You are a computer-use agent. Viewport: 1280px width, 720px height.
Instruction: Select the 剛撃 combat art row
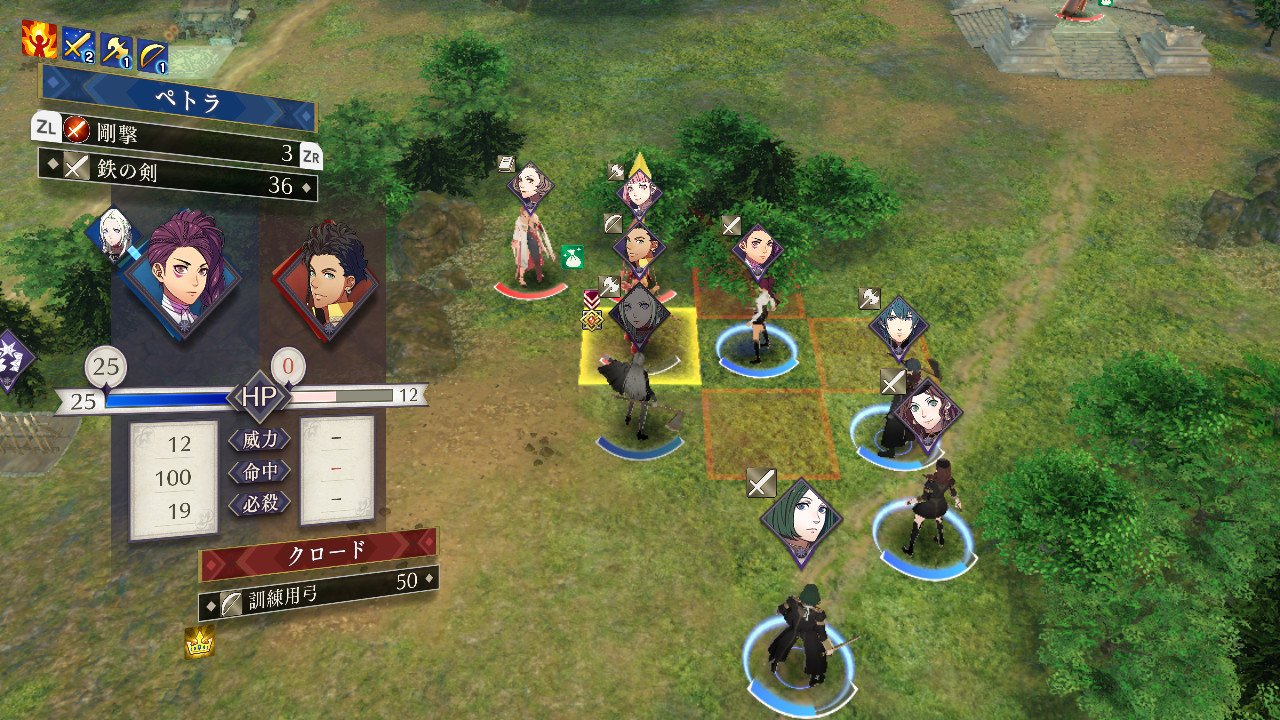tap(180, 129)
